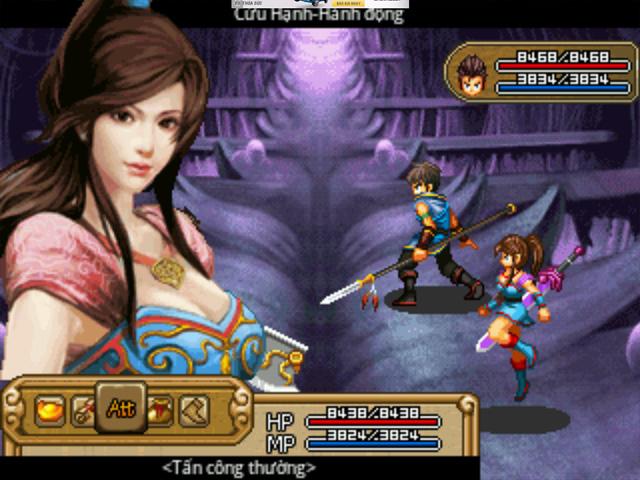The image size is (640, 480).
Task: Select the boot flee command
Action: coord(194,410)
